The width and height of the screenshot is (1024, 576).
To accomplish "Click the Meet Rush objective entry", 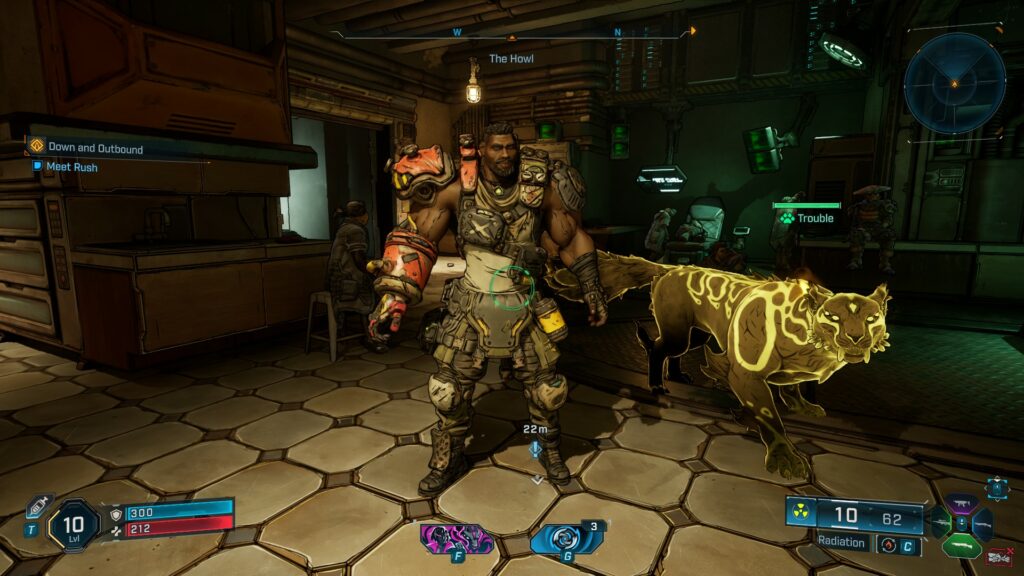I will pos(71,167).
